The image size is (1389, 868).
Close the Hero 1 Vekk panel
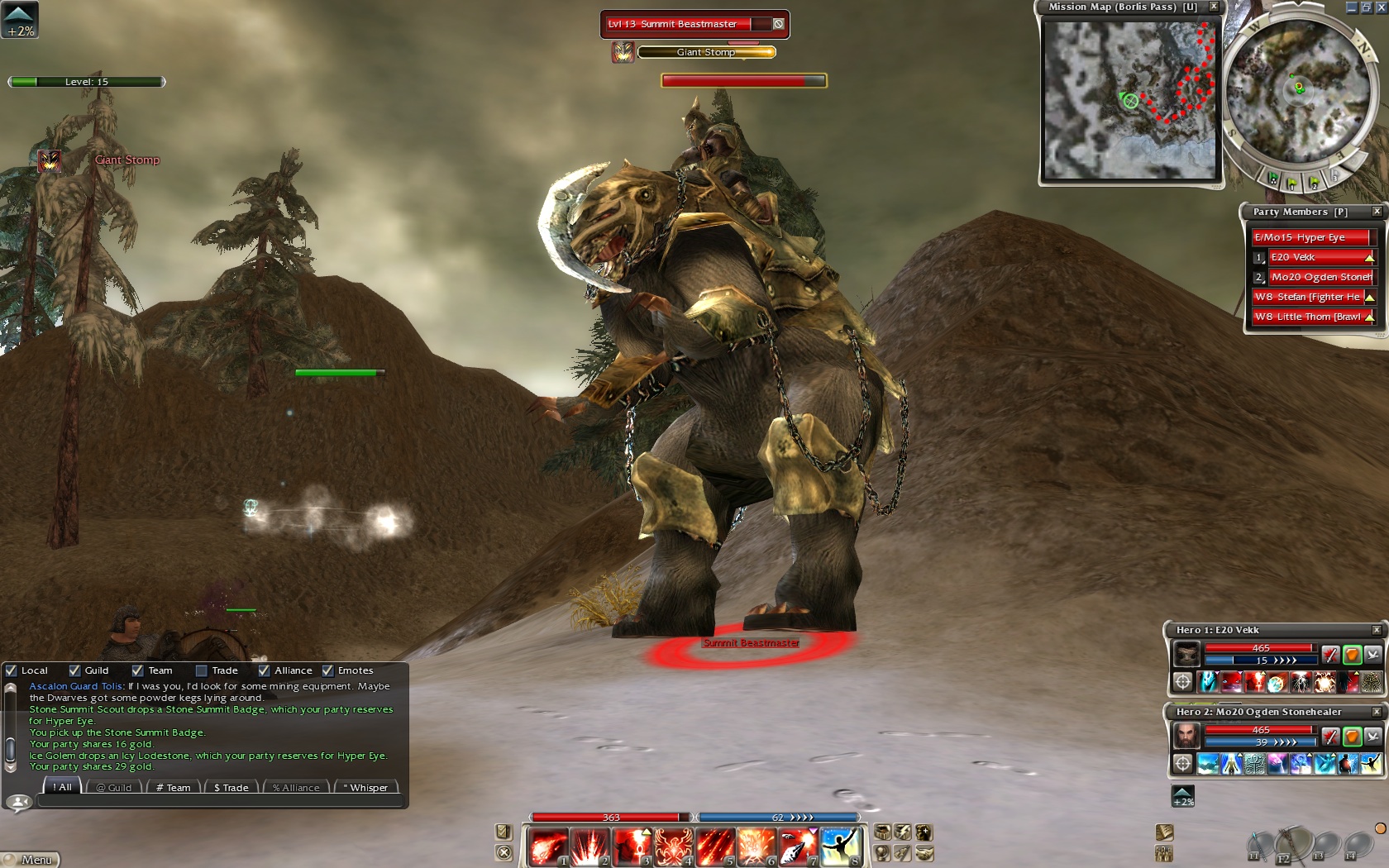tap(1377, 630)
